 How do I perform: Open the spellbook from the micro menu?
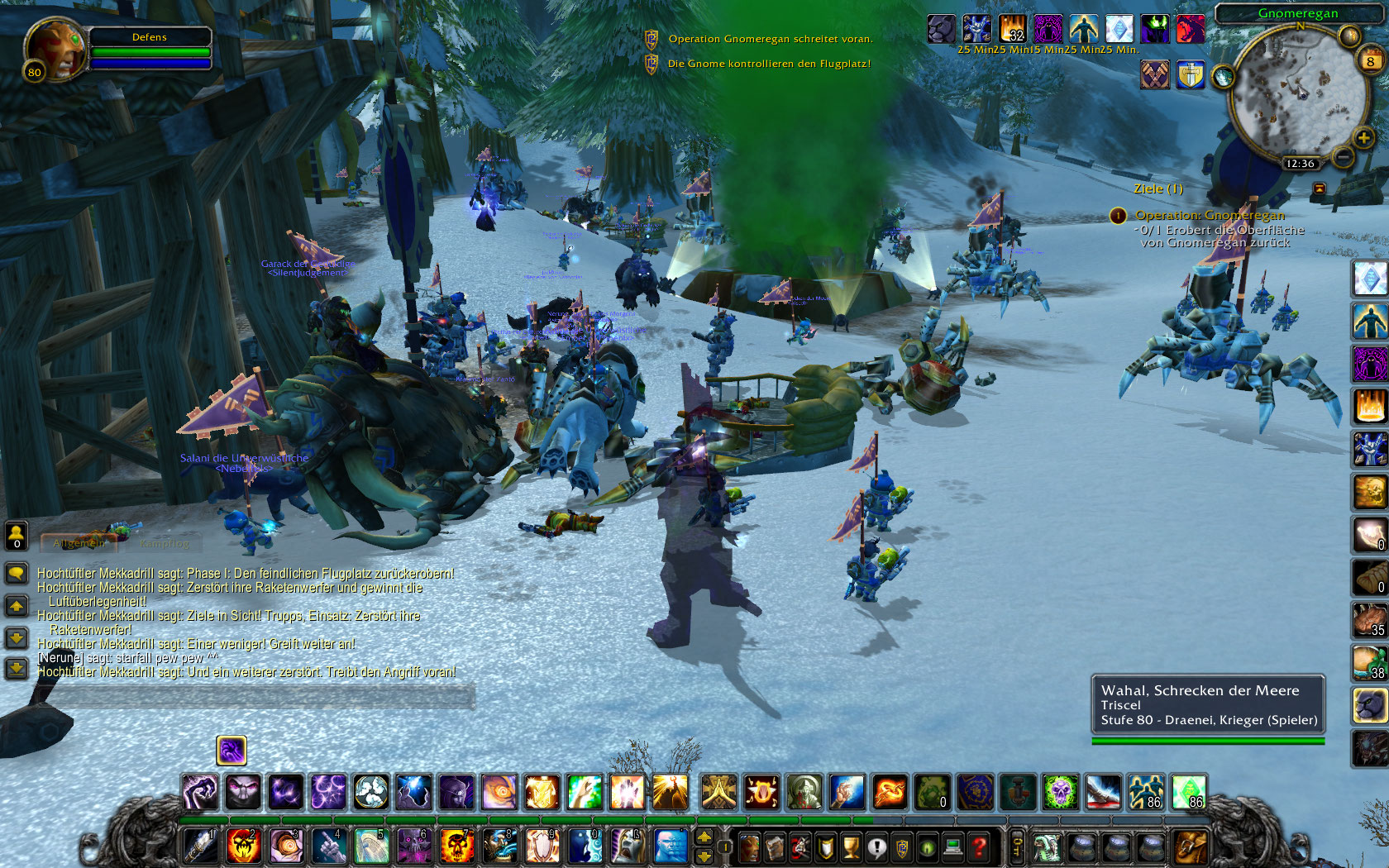point(775,847)
